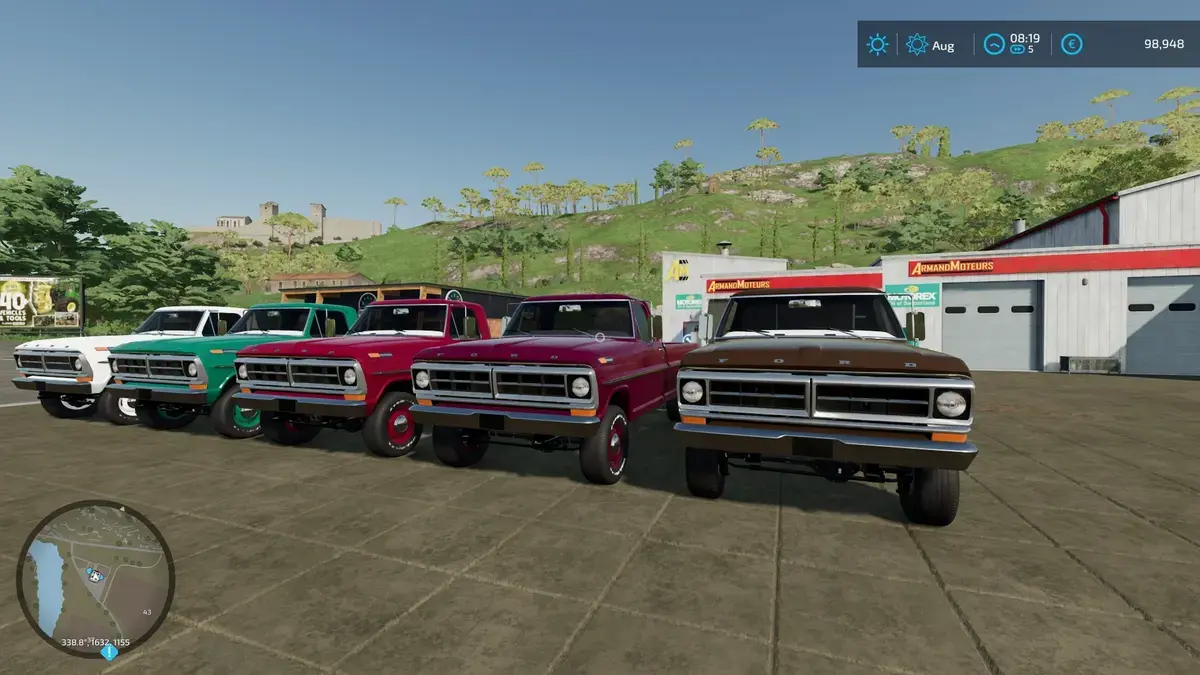Viewport: 1200px width, 675px height.
Task: Open the circular minimap
Action: point(95,578)
